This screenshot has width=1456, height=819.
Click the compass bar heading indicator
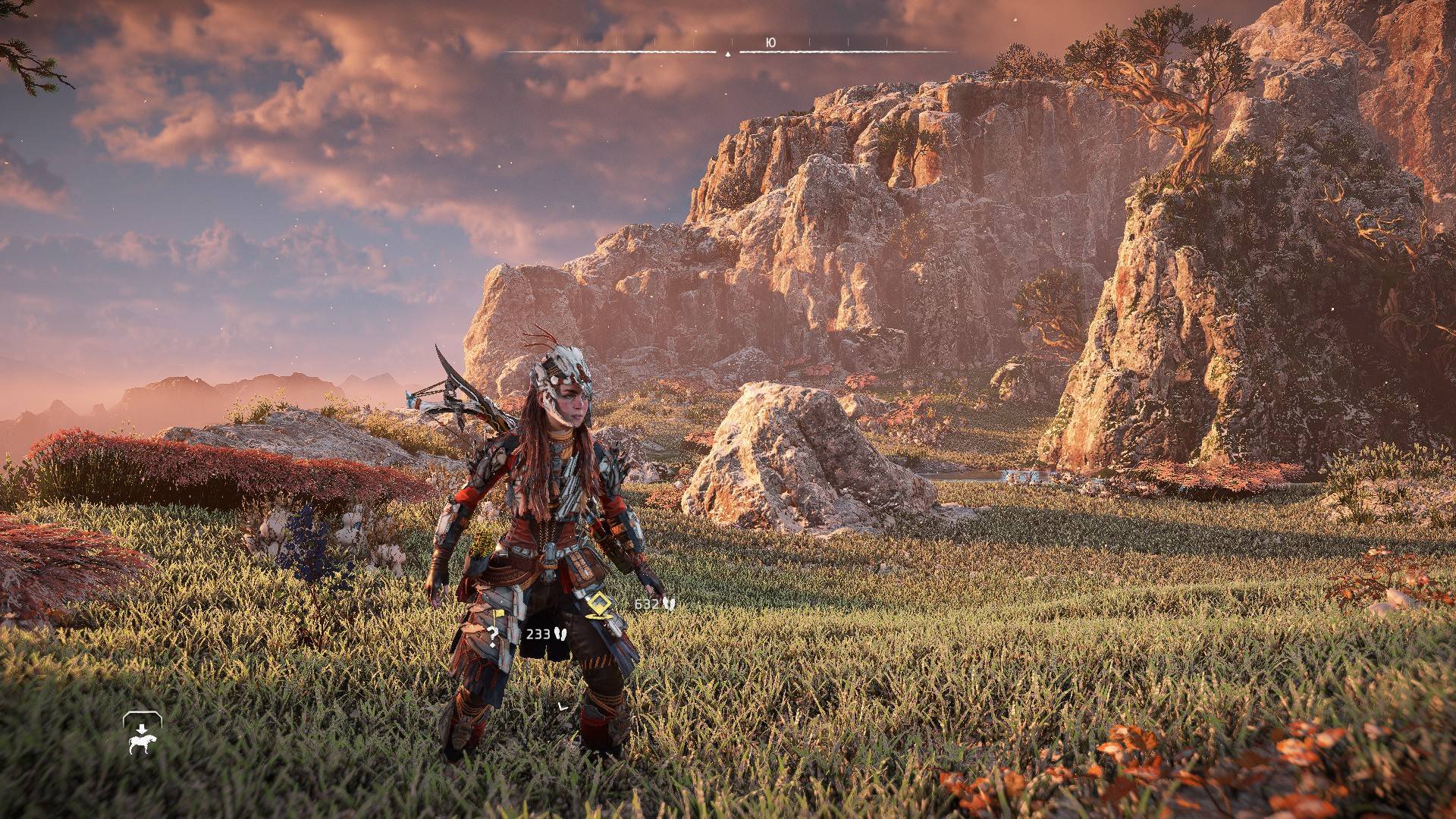click(728, 54)
